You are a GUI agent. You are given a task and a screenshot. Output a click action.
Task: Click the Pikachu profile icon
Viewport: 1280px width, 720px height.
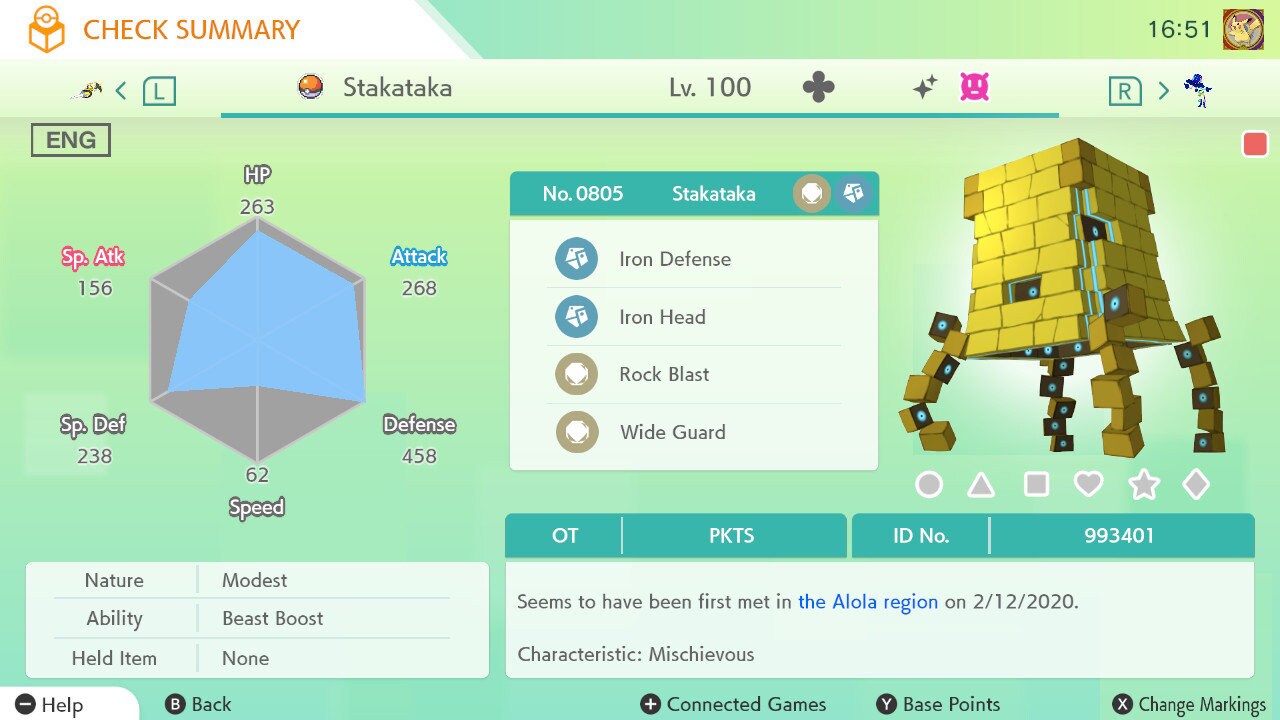pos(1243,30)
